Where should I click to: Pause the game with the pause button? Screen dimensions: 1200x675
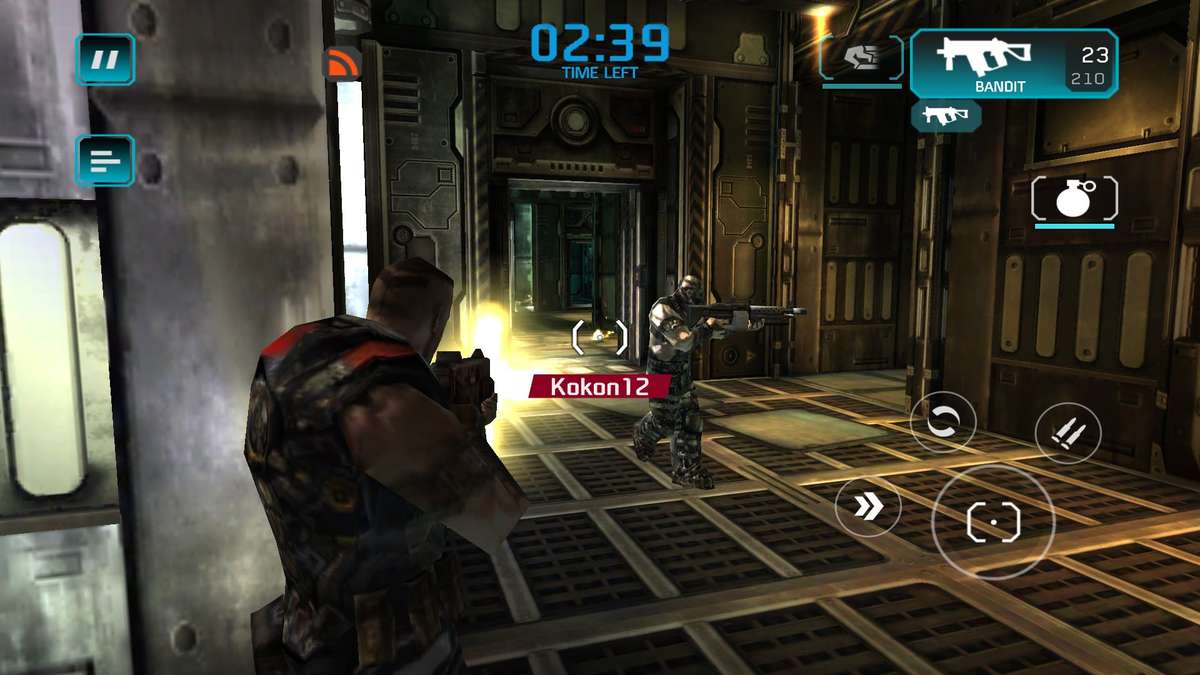click(x=105, y=59)
